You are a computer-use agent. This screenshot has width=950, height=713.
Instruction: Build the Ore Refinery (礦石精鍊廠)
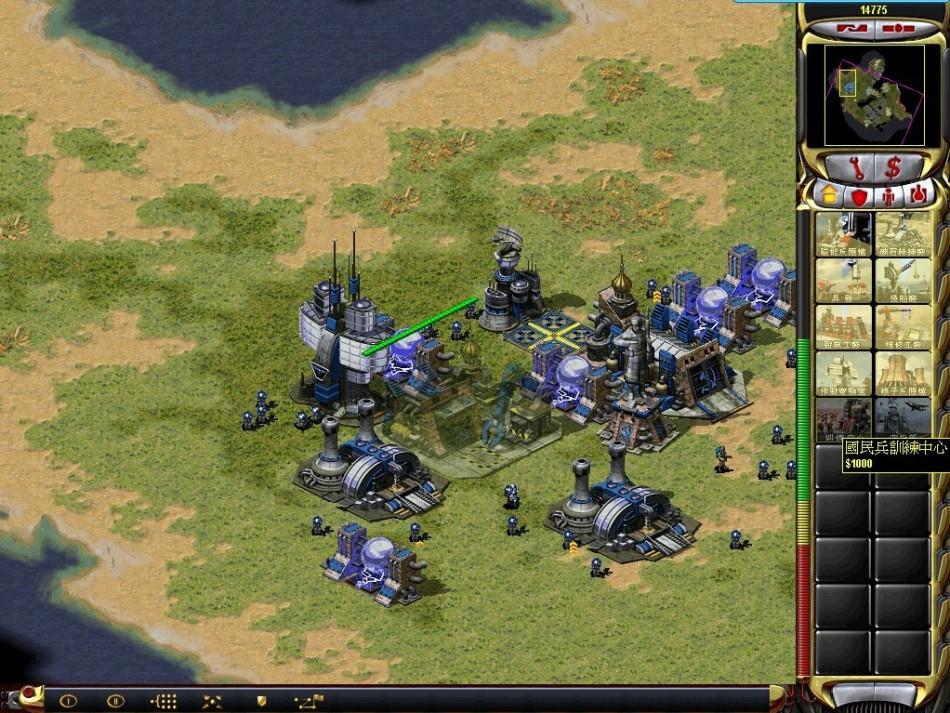(902, 233)
